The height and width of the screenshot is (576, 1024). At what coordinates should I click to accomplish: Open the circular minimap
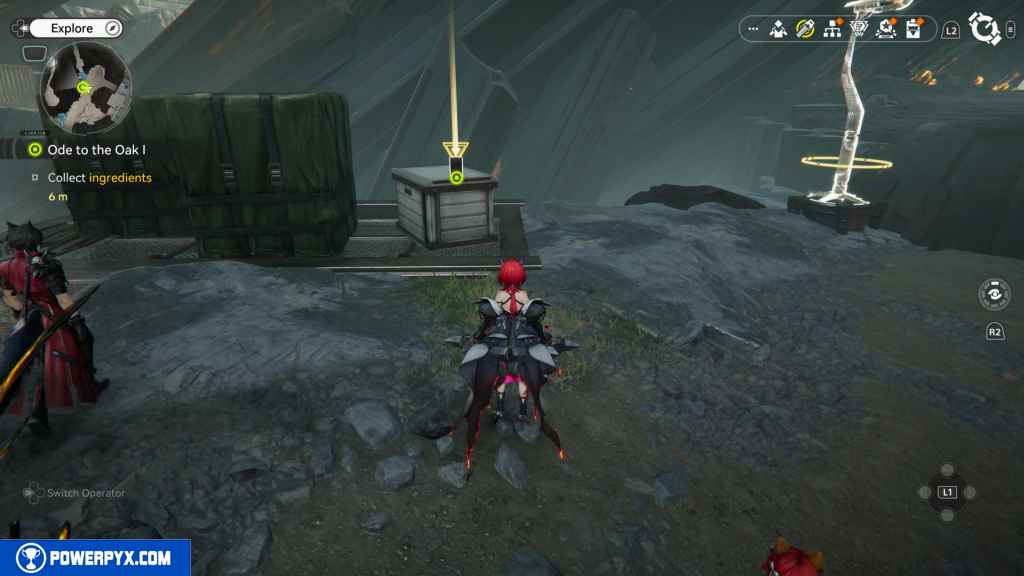[x=86, y=90]
